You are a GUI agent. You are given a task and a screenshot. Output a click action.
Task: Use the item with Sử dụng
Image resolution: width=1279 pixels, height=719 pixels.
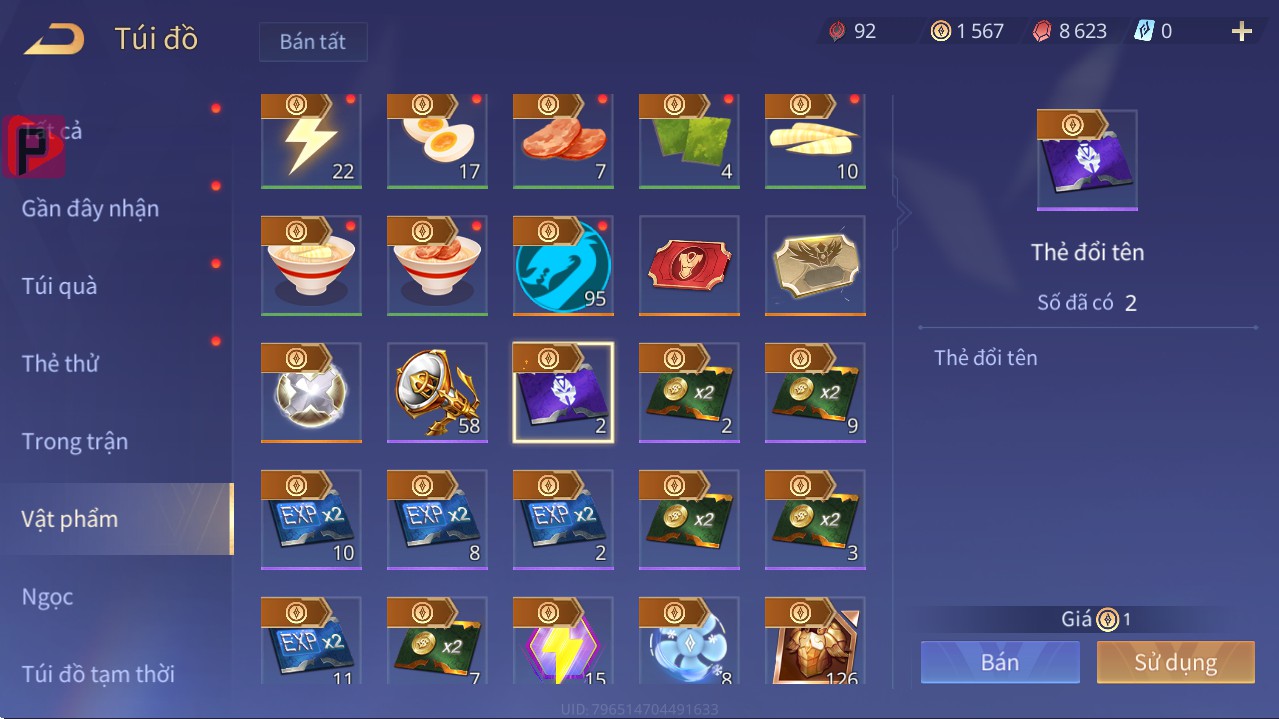(x=1175, y=662)
